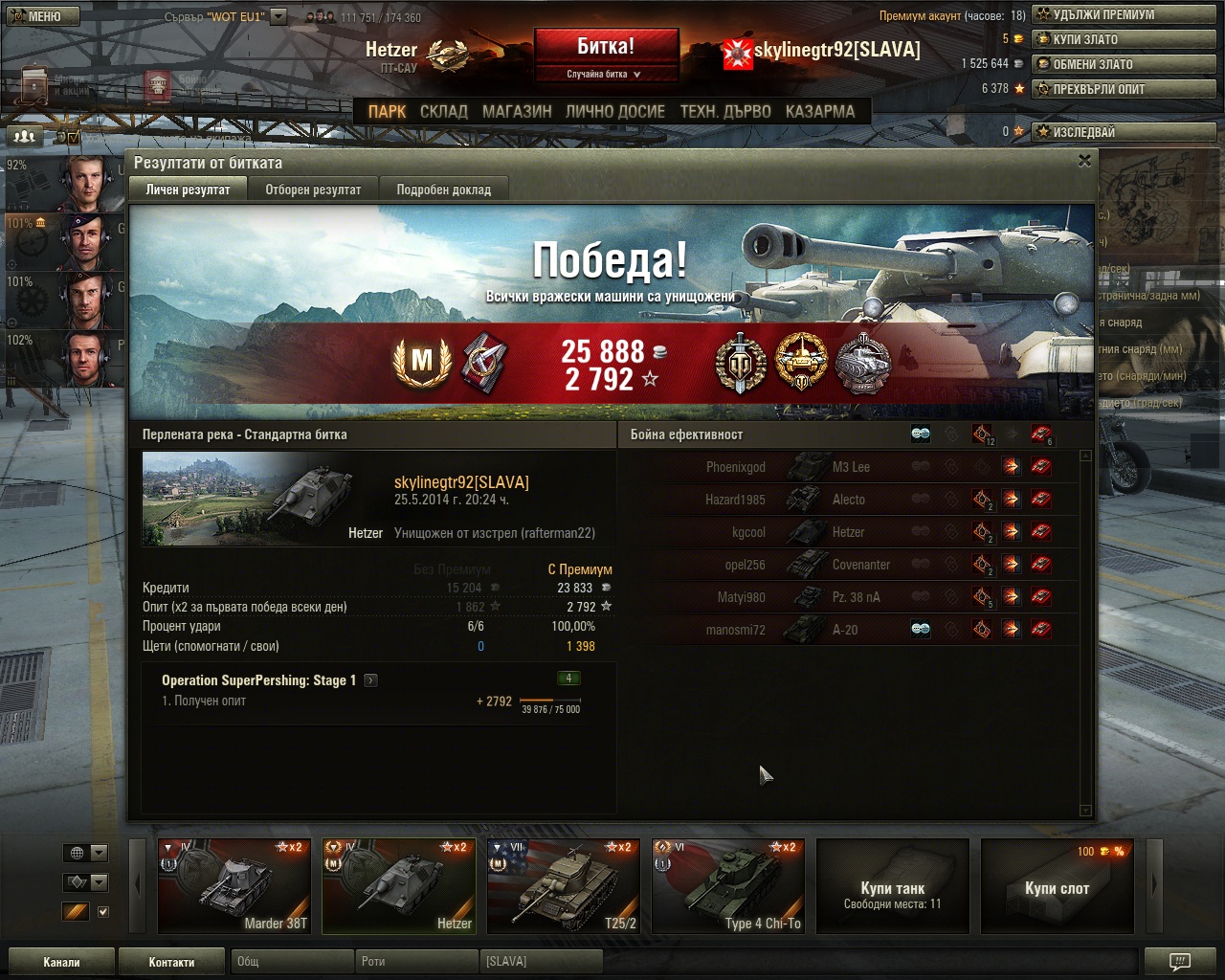Open the Канали chat channels button

[x=61, y=962]
